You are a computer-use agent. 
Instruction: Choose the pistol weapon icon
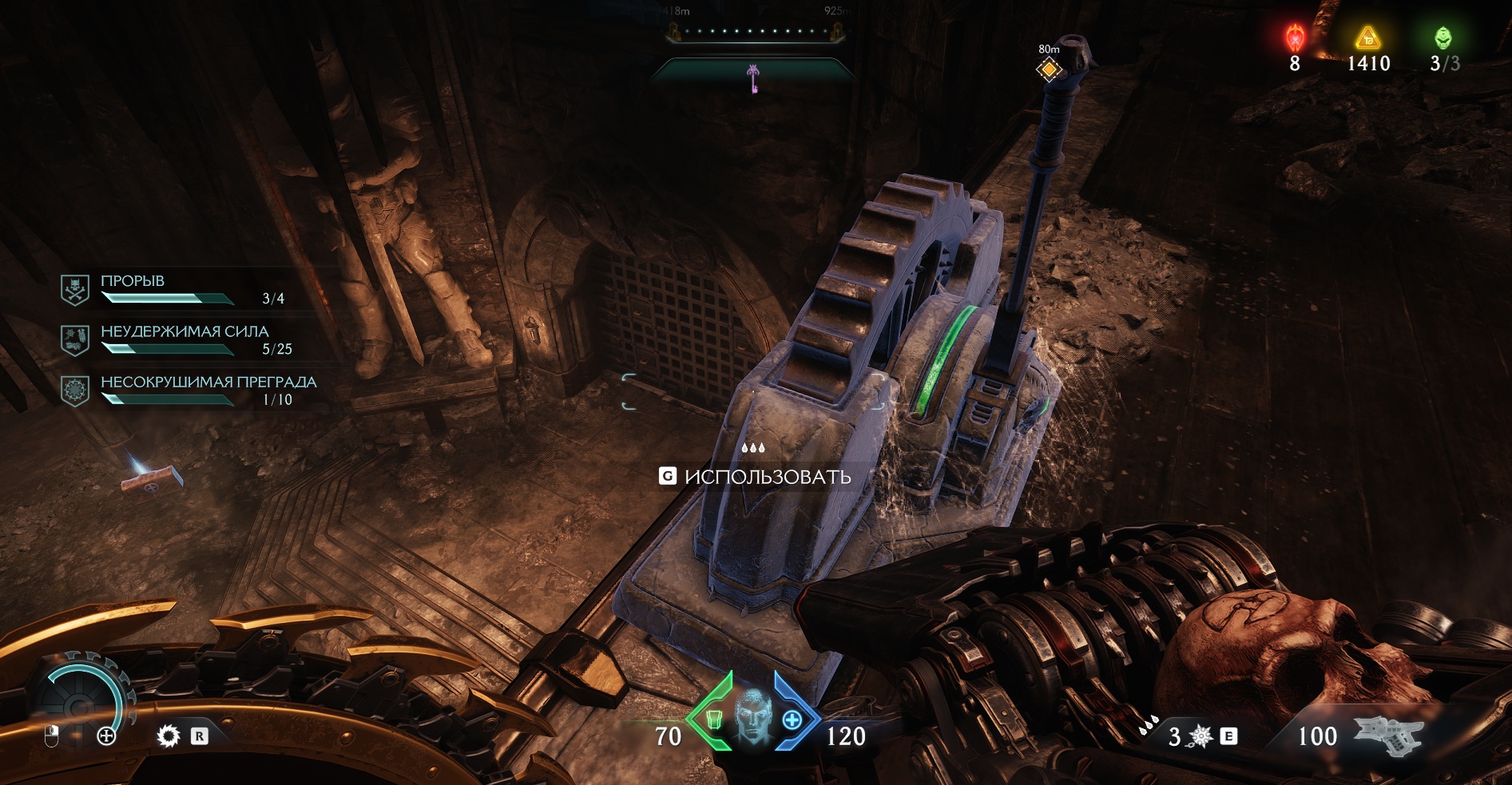[1388, 735]
